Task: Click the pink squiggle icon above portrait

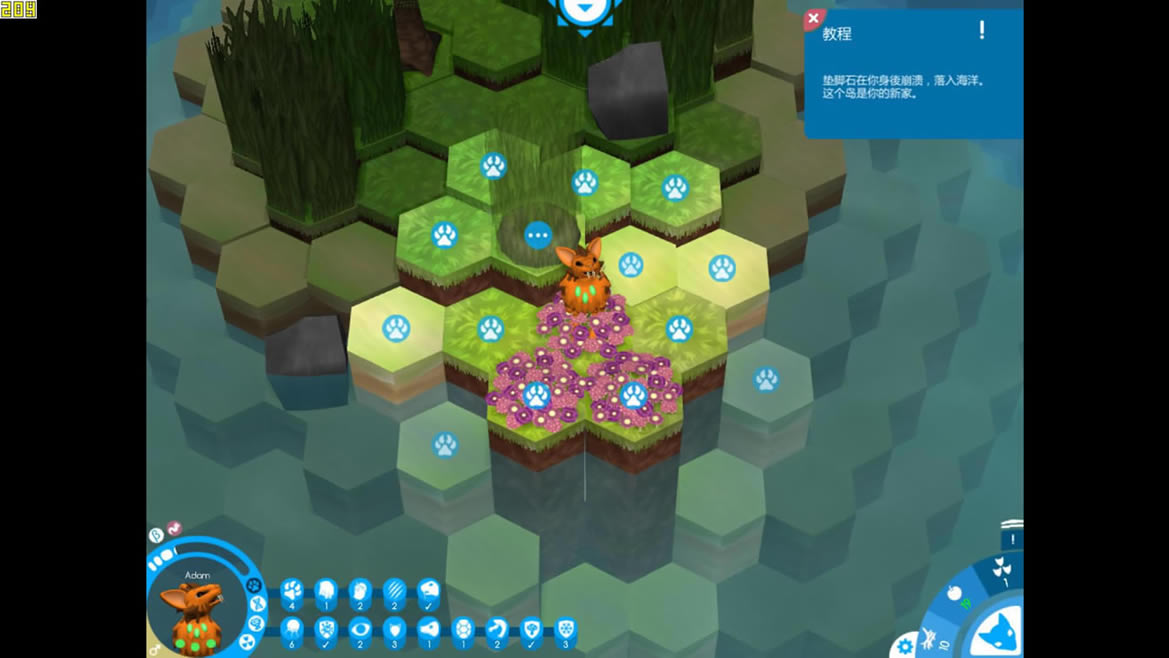Action: click(x=174, y=528)
